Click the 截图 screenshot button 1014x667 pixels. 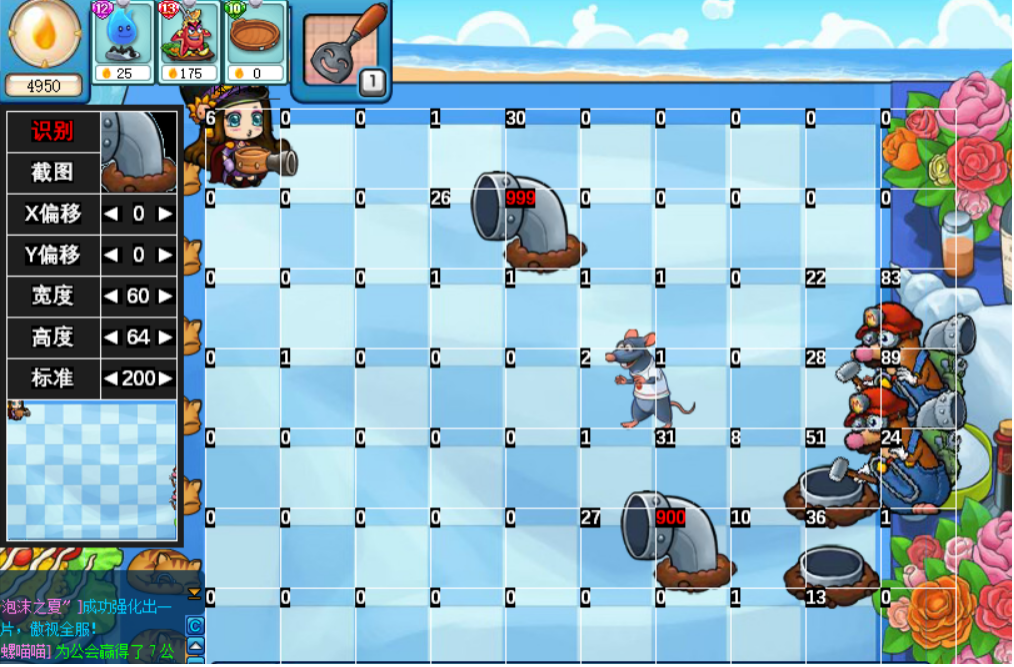52,172
